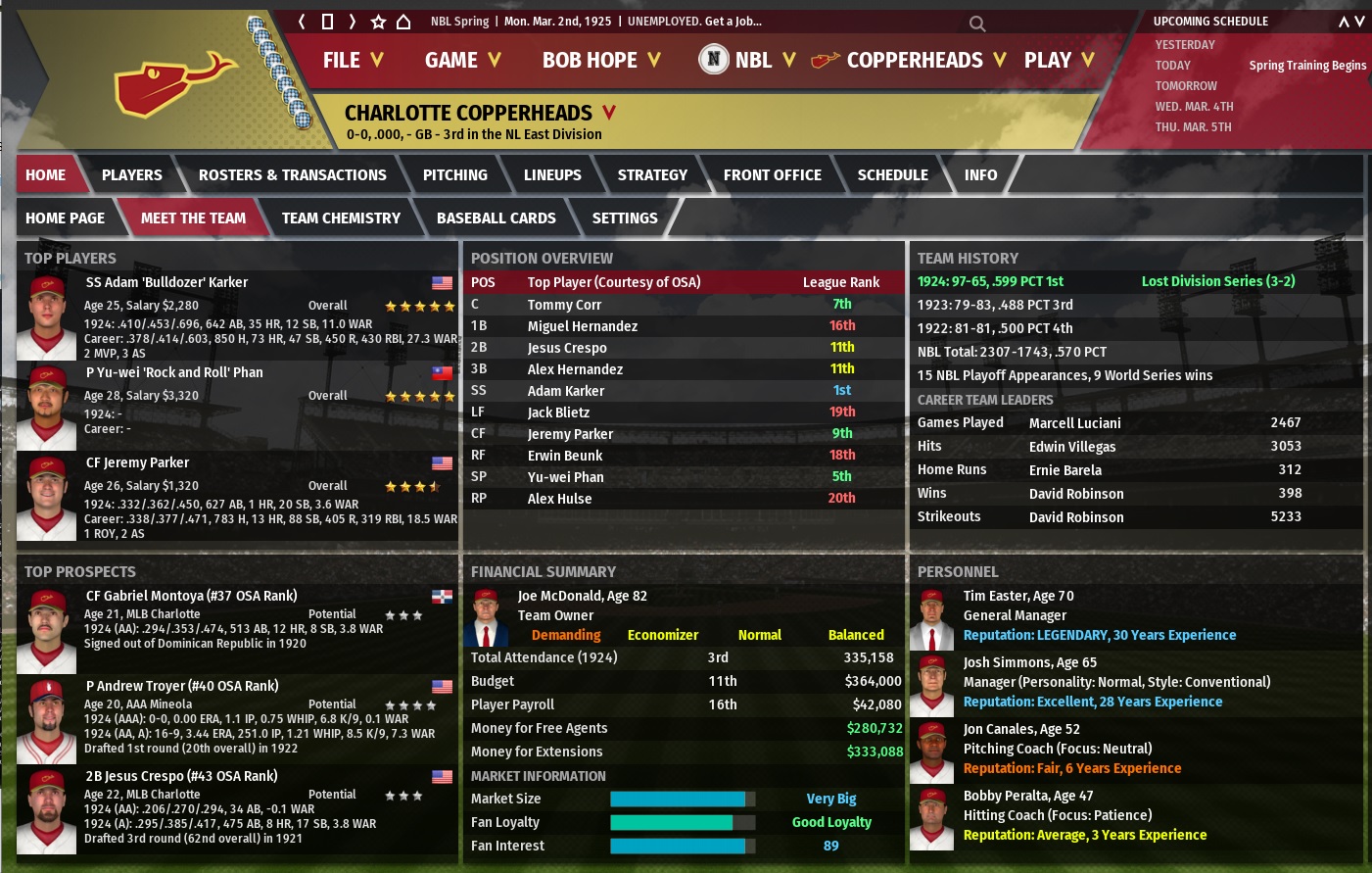Viewport: 1372px width, 873px height.
Task: Switch to the PLAYERS tab
Action: coord(132,175)
